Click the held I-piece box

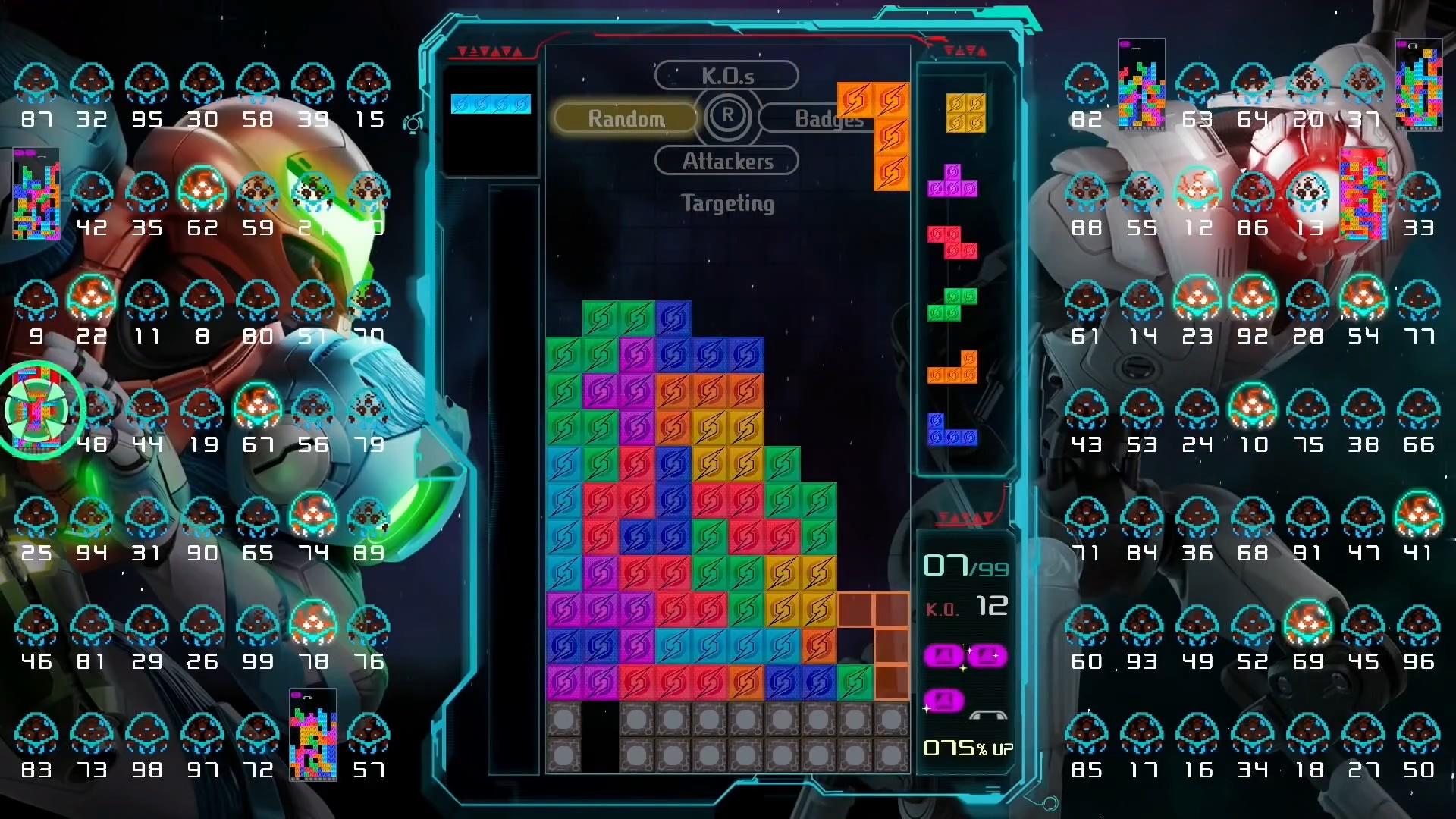pyautogui.click(x=490, y=105)
